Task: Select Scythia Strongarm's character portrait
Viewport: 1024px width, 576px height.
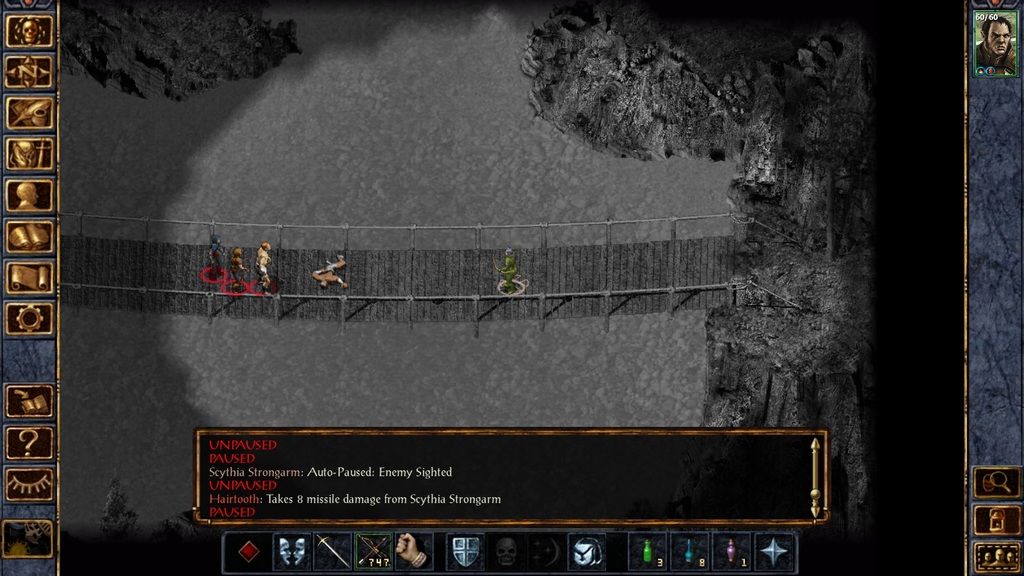Action: (x=995, y=43)
